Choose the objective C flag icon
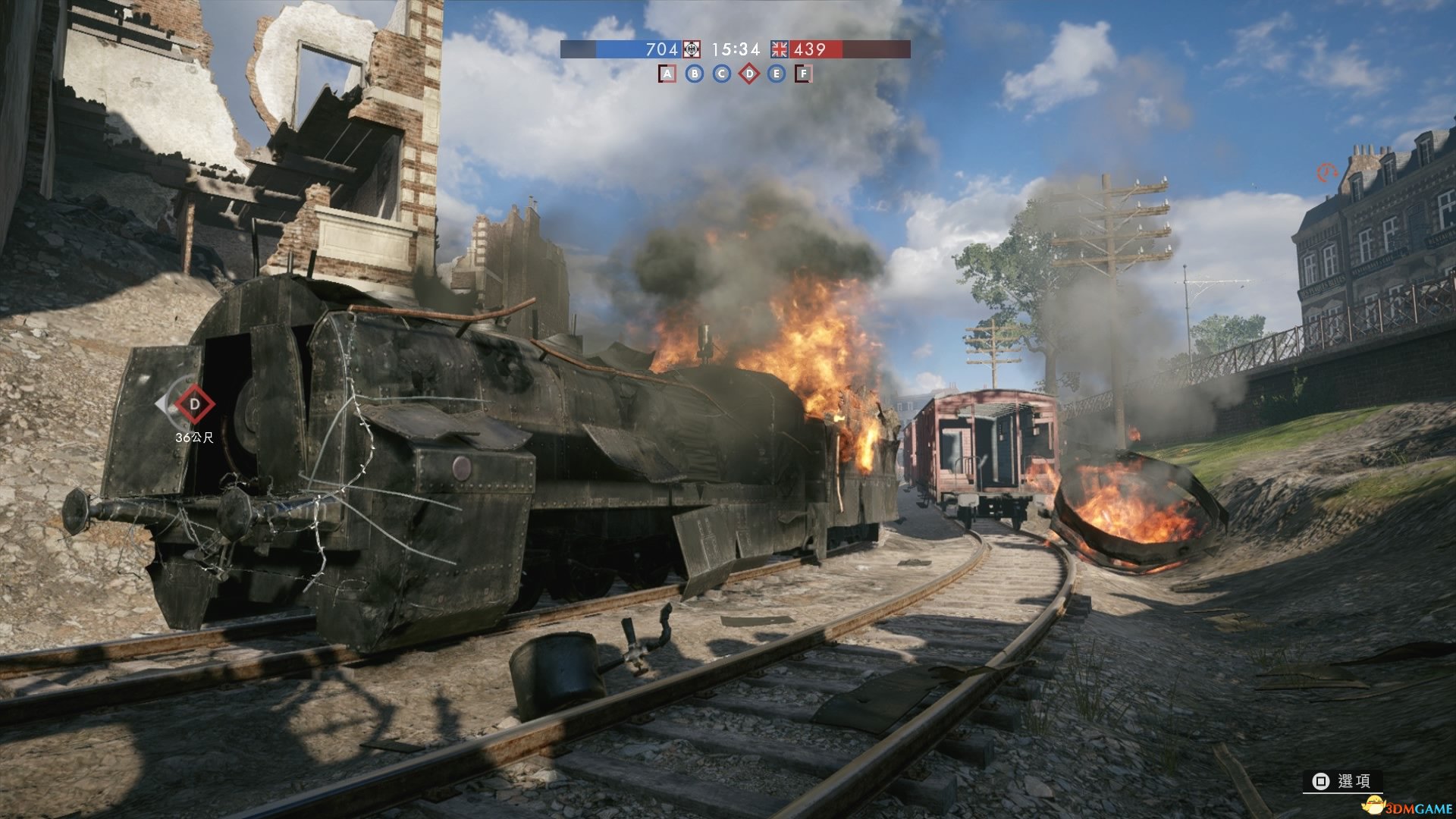The height and width of the screenshot is (819, 1456). point(722,74)
